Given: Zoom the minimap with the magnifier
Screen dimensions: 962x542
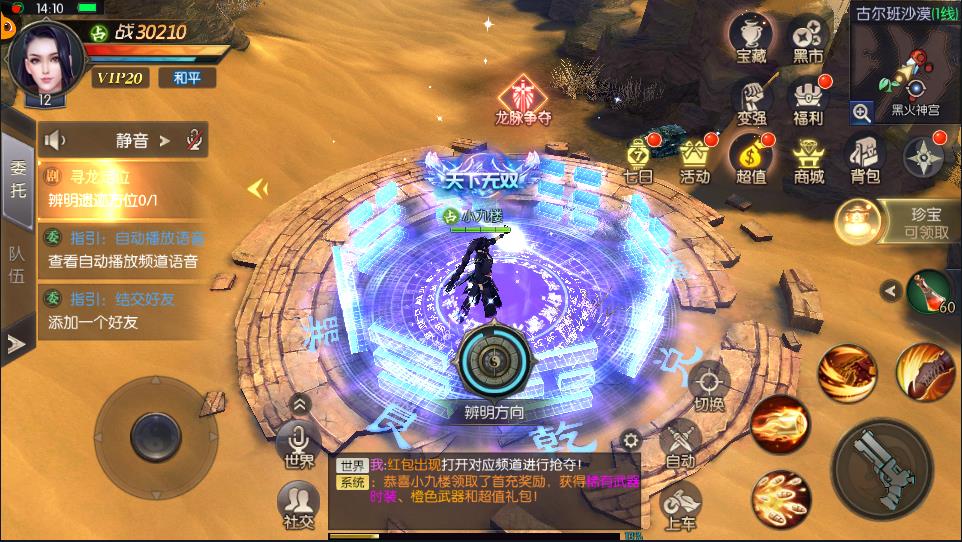Looking at the screenshot, I should pyautogui.click(x=861, y=112).
